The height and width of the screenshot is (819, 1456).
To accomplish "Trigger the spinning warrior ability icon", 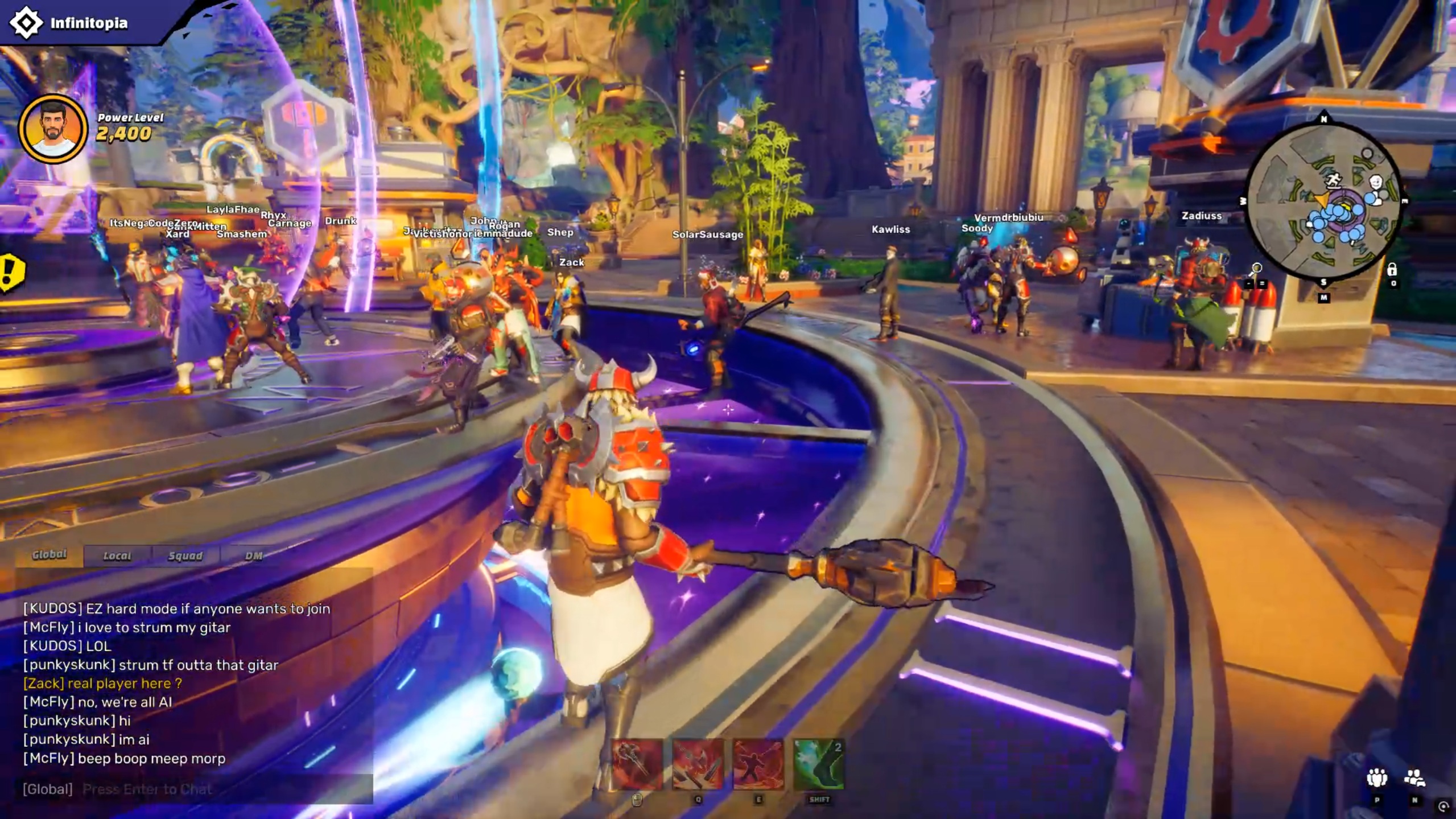I will [x=758, y=764].
